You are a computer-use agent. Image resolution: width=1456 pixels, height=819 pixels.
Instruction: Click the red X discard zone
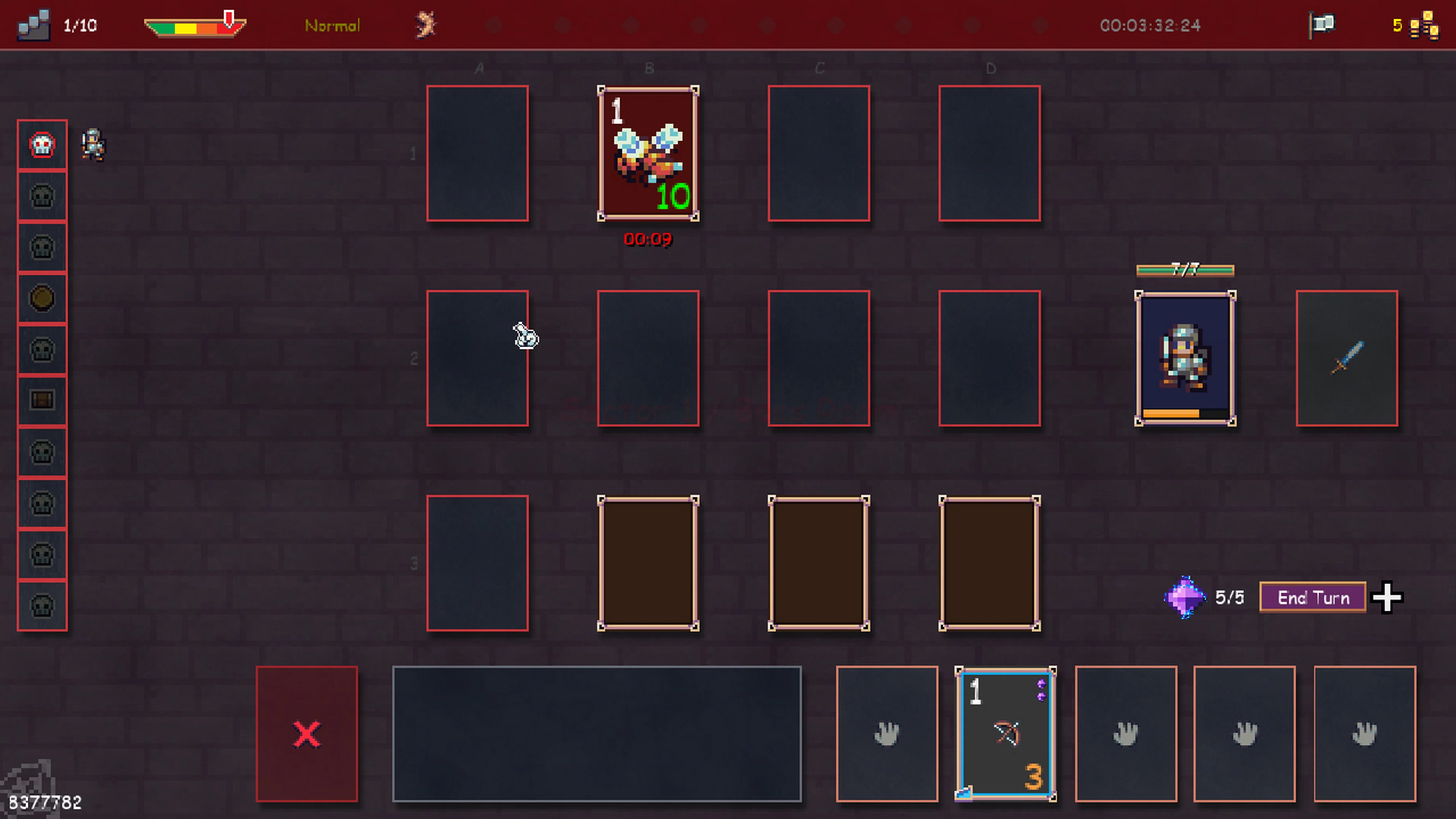[x=306, y=734]
